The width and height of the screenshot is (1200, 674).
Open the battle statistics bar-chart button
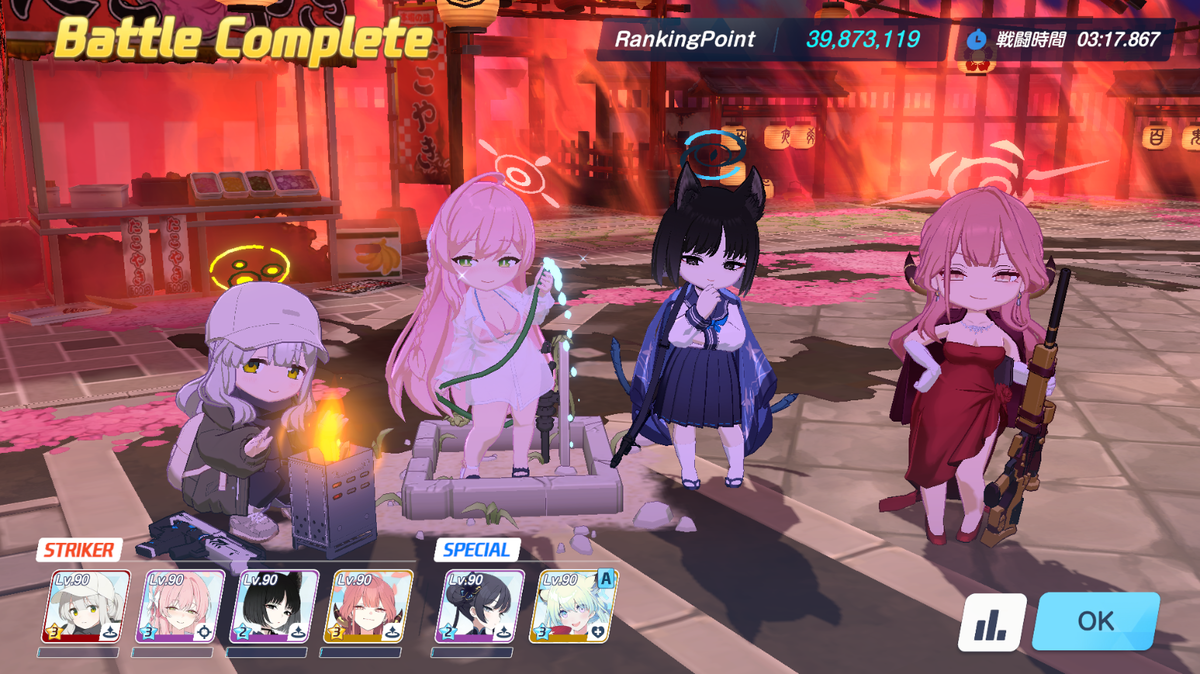point(992,623)
